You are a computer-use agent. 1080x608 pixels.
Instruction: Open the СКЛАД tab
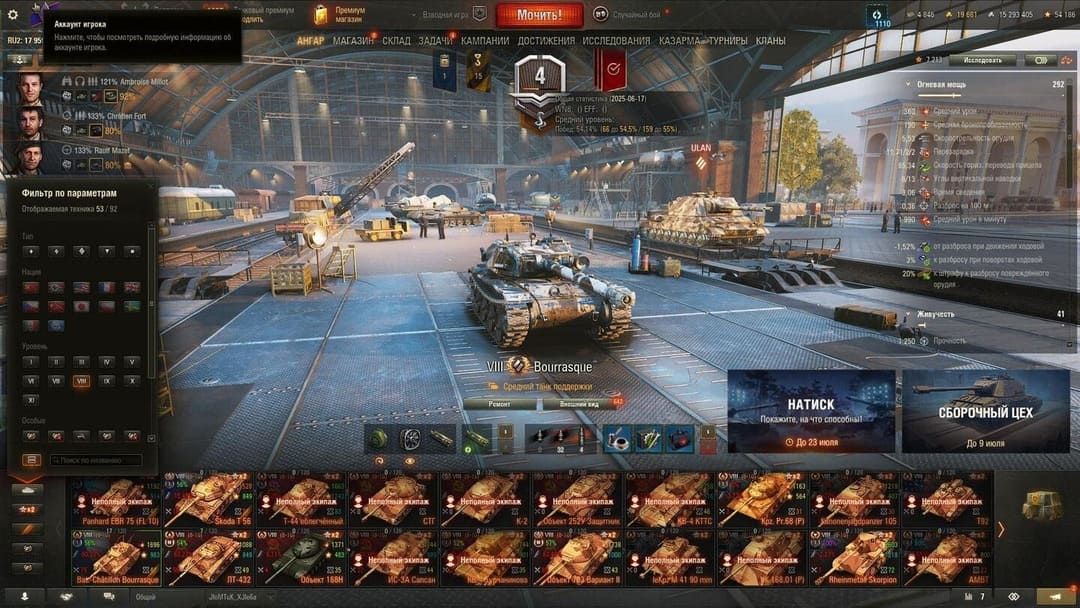pos(396,41)
